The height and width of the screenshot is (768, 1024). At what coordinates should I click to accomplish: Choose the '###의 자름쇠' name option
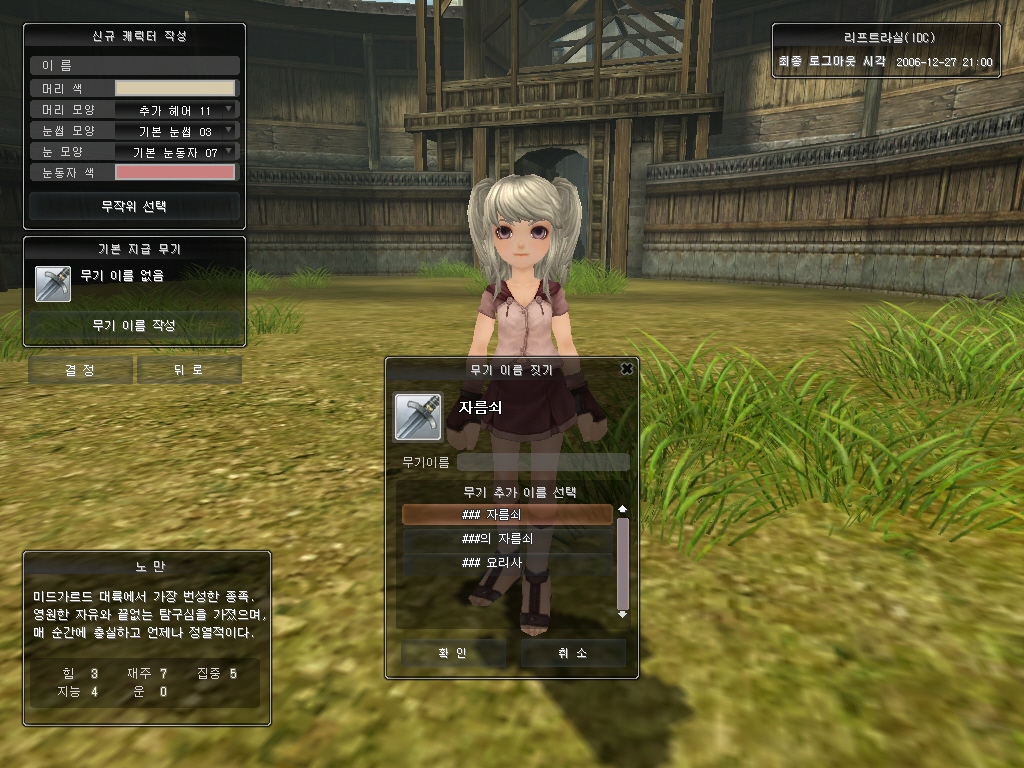click(507, 538)
